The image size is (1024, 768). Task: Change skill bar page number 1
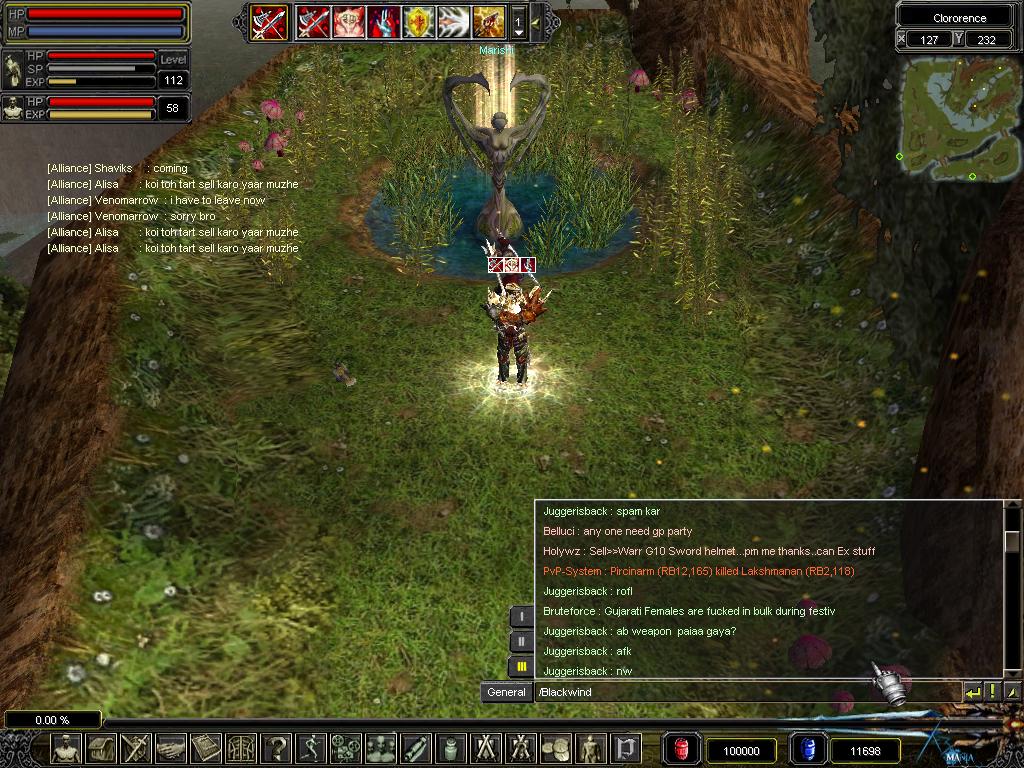pos(518,21)
